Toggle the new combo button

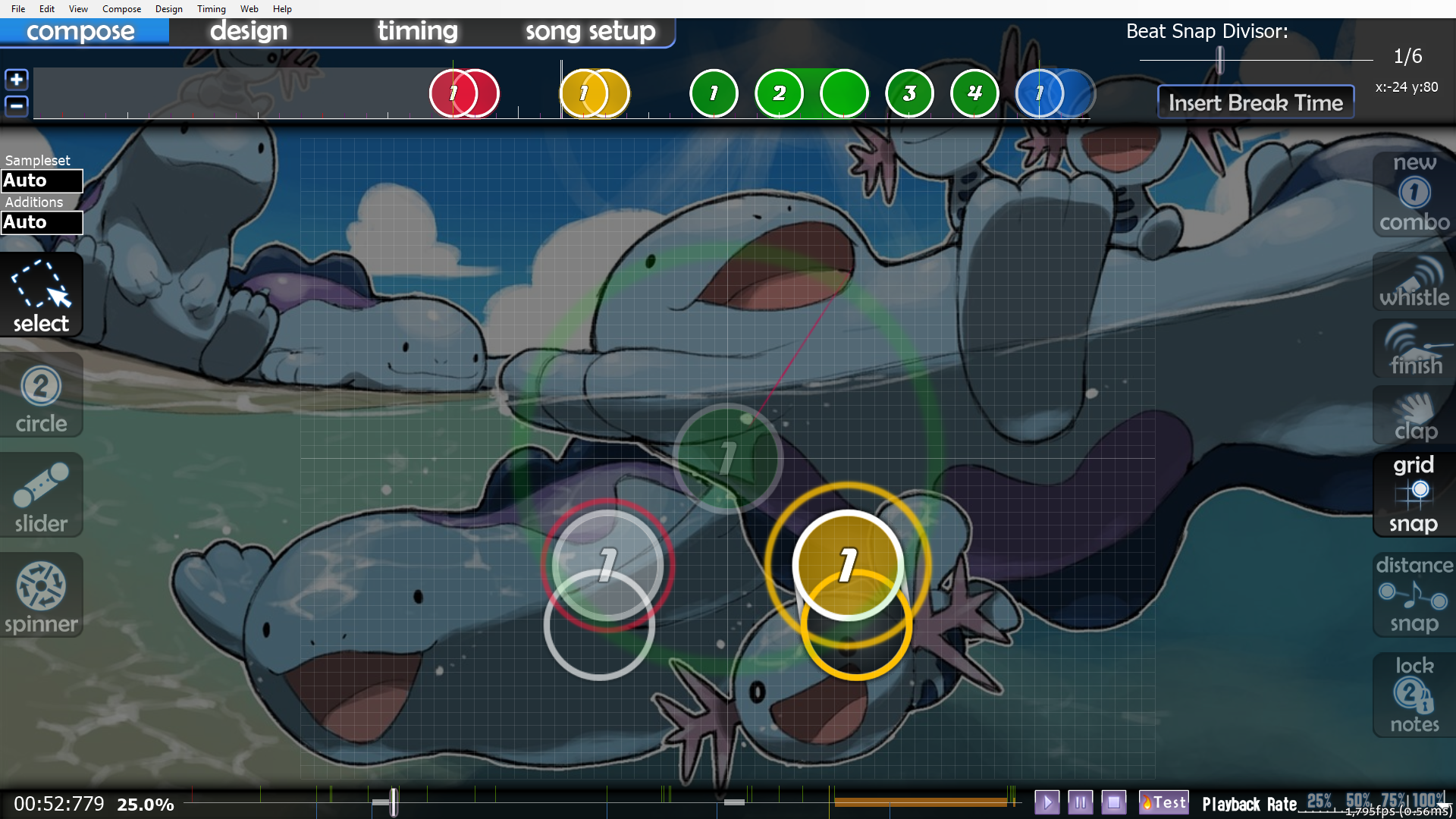[x=1414, y=194]
